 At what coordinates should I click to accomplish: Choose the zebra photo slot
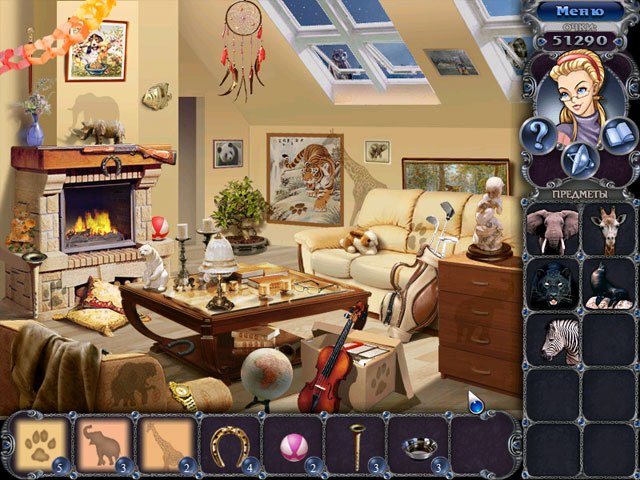pos(553,339)
